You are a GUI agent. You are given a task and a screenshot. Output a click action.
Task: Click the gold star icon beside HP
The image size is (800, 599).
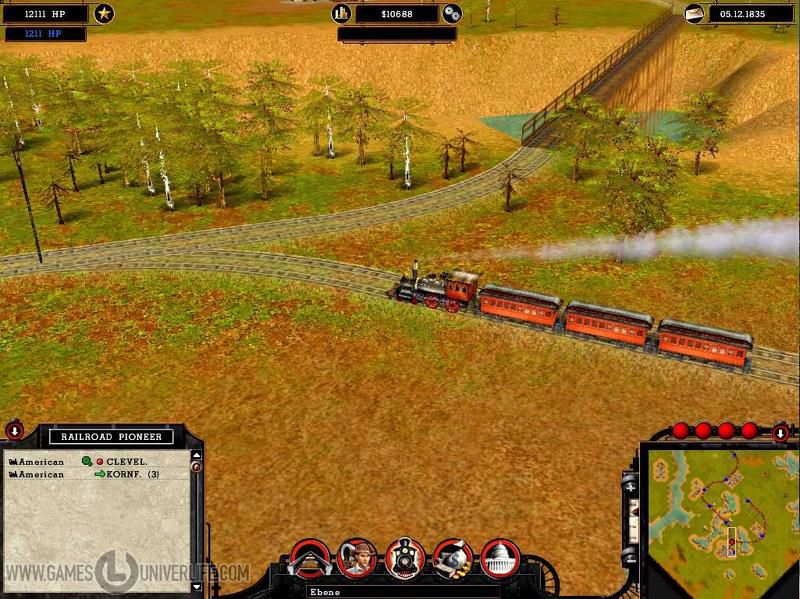[x=104, y=14]
